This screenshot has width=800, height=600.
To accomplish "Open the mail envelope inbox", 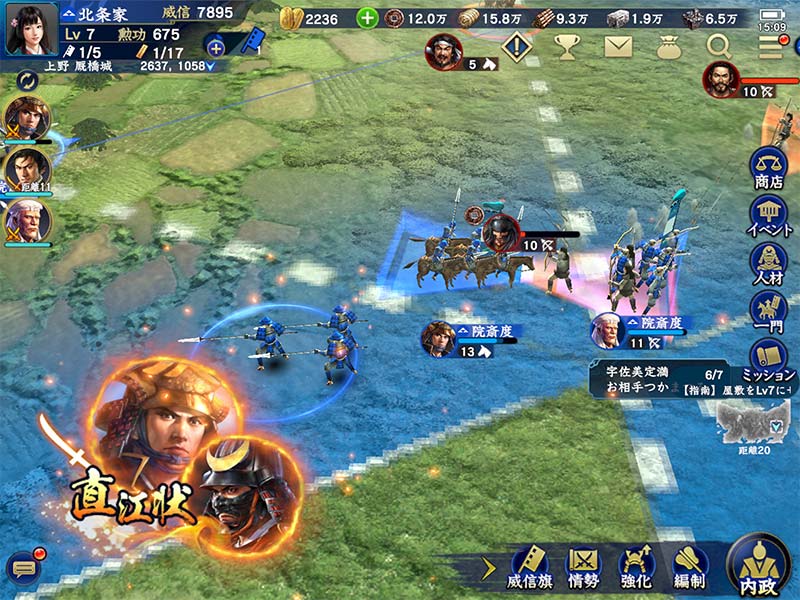I will point(619,46).
